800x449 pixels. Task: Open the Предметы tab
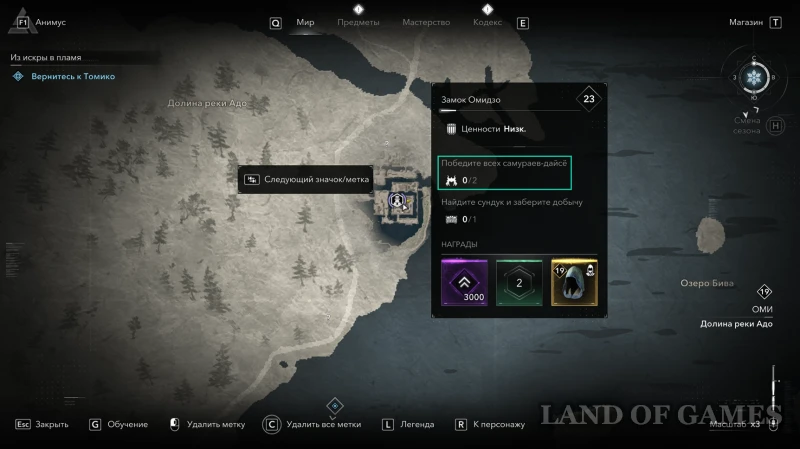tap(358, 22)
